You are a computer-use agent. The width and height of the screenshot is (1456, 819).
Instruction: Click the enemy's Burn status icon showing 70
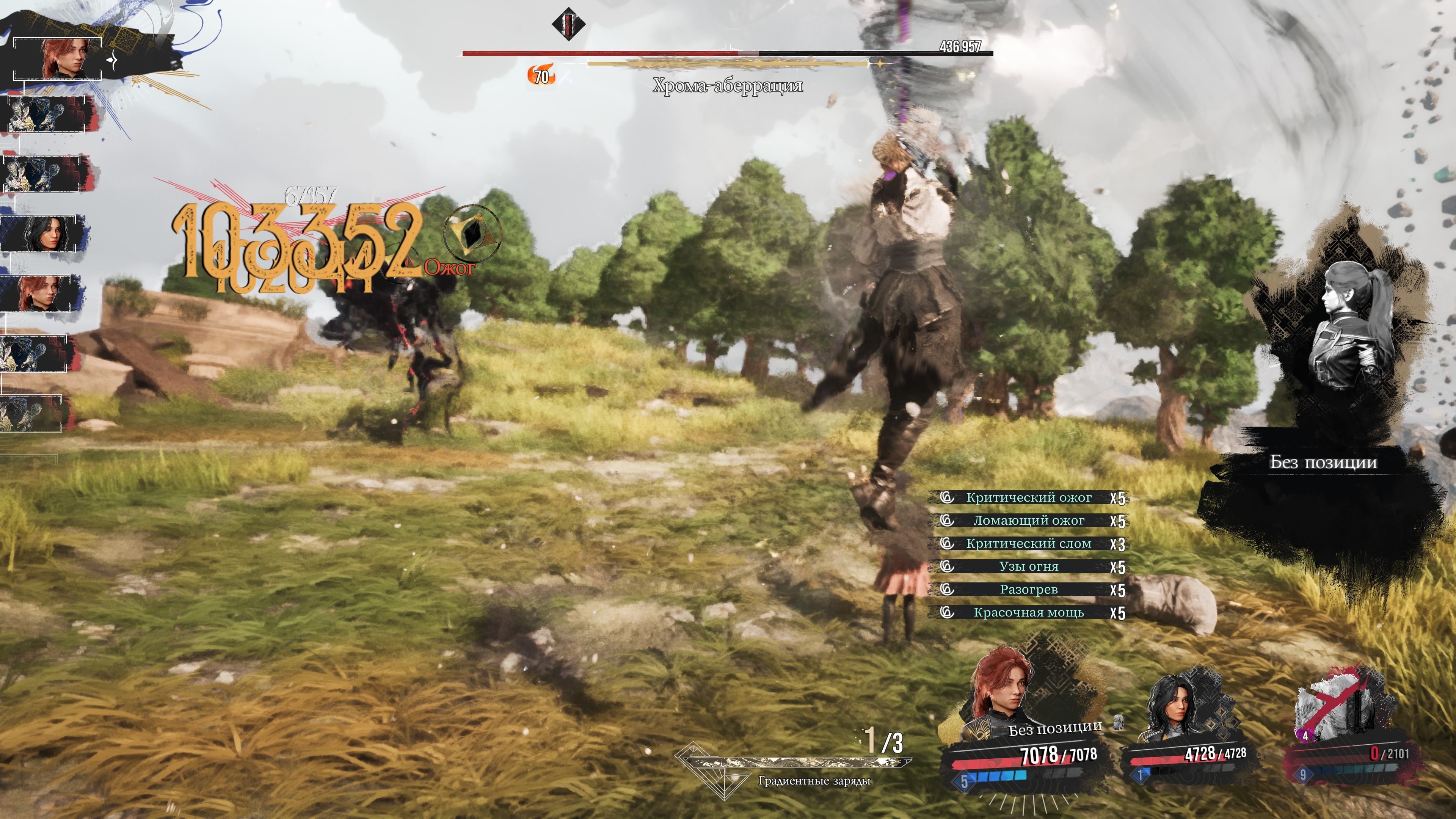[x=541, y=76]
